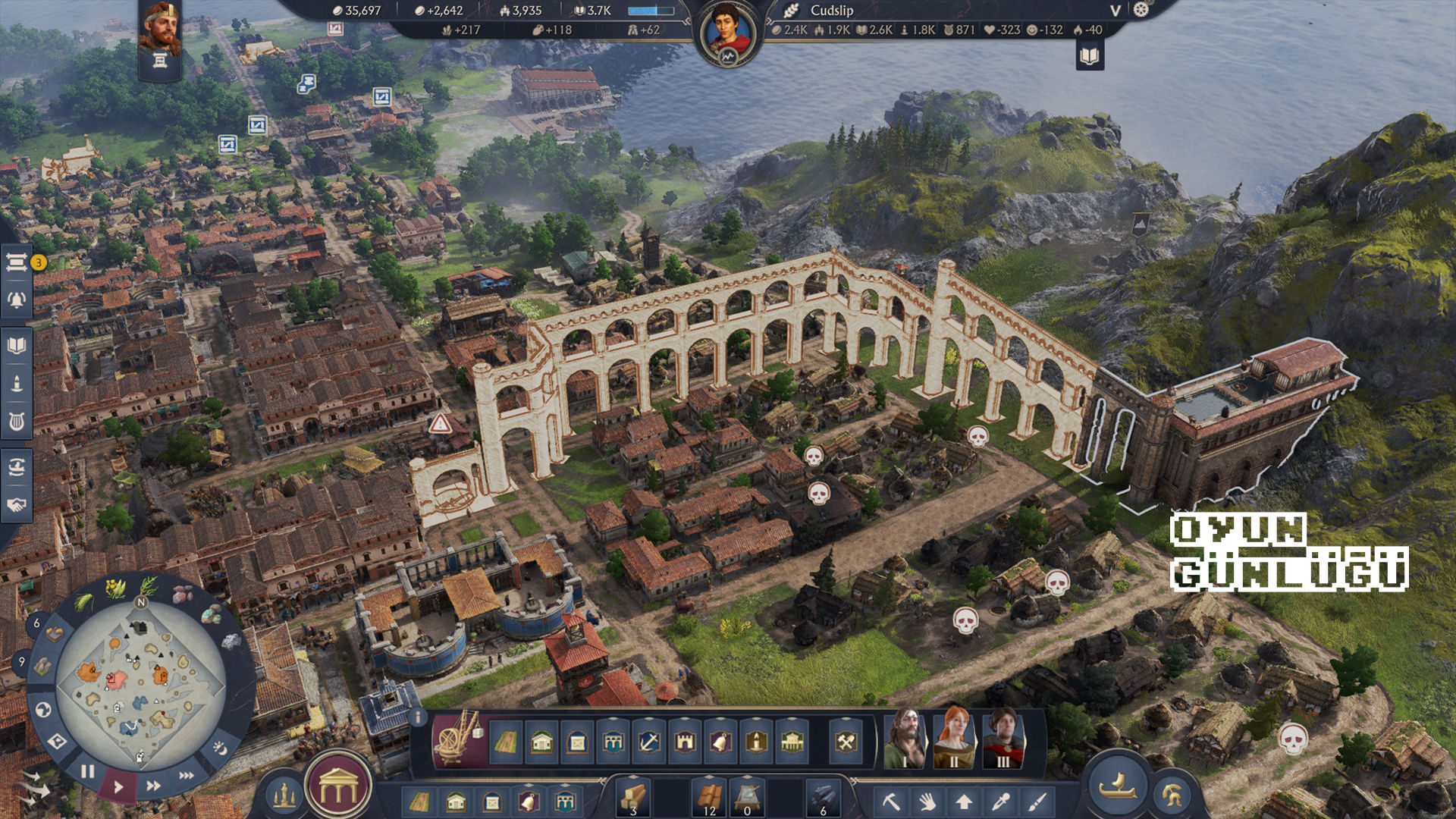Open the bearded advisor portrait panel

[160, 30]
